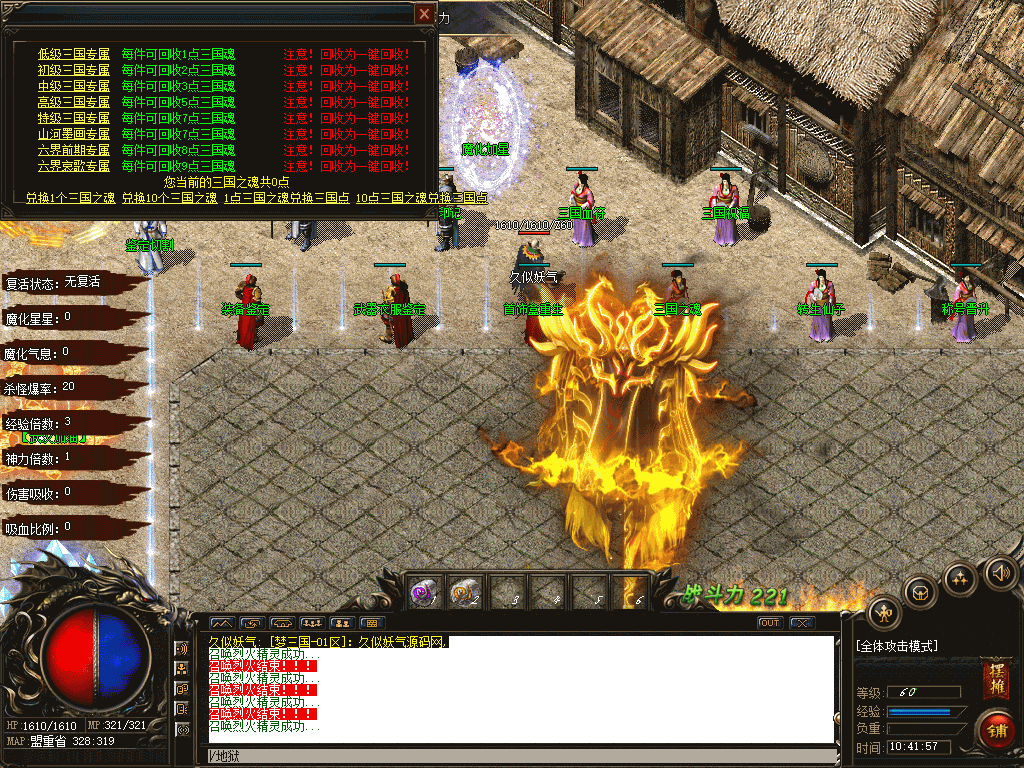Click the 六界哀歌专属 recycle link
This screenshot has height=768, width=1024.
(x=74, y=166)
